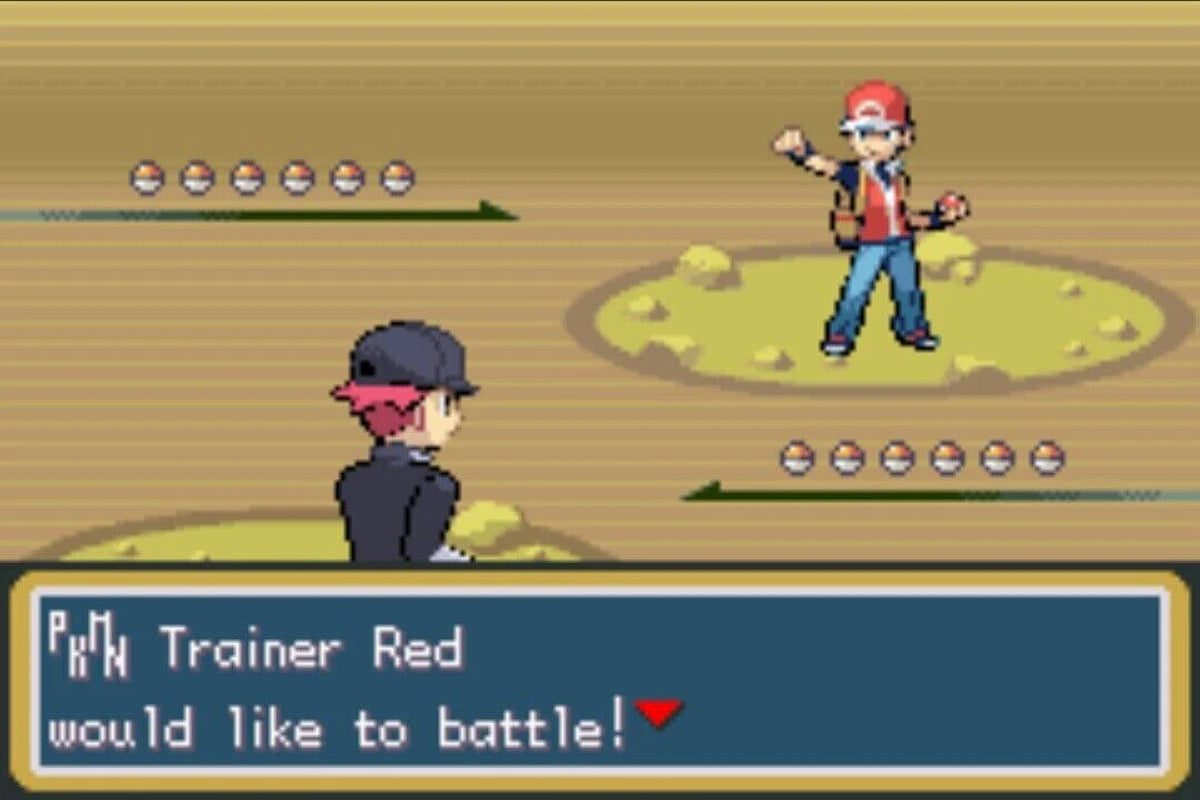The image size is (1200, 800).
Task: Advance dialogue with the red down arrow
Action: click(658, 714)
